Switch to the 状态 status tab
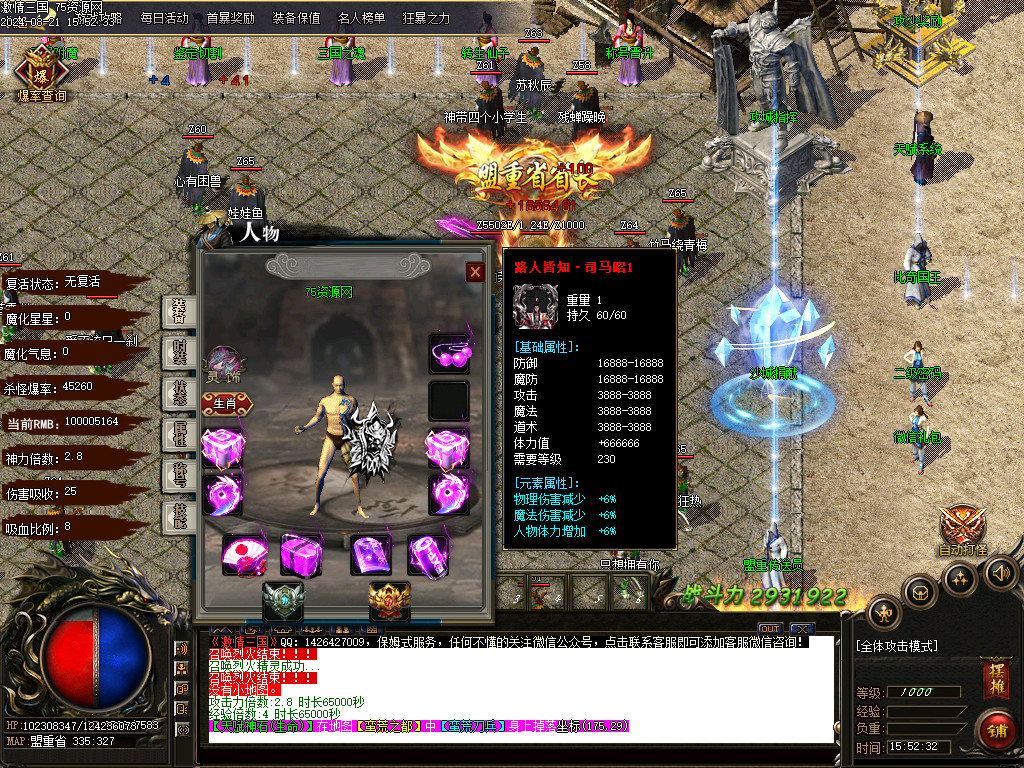This screenshot has height=768, width=1024. click(179, 393)
